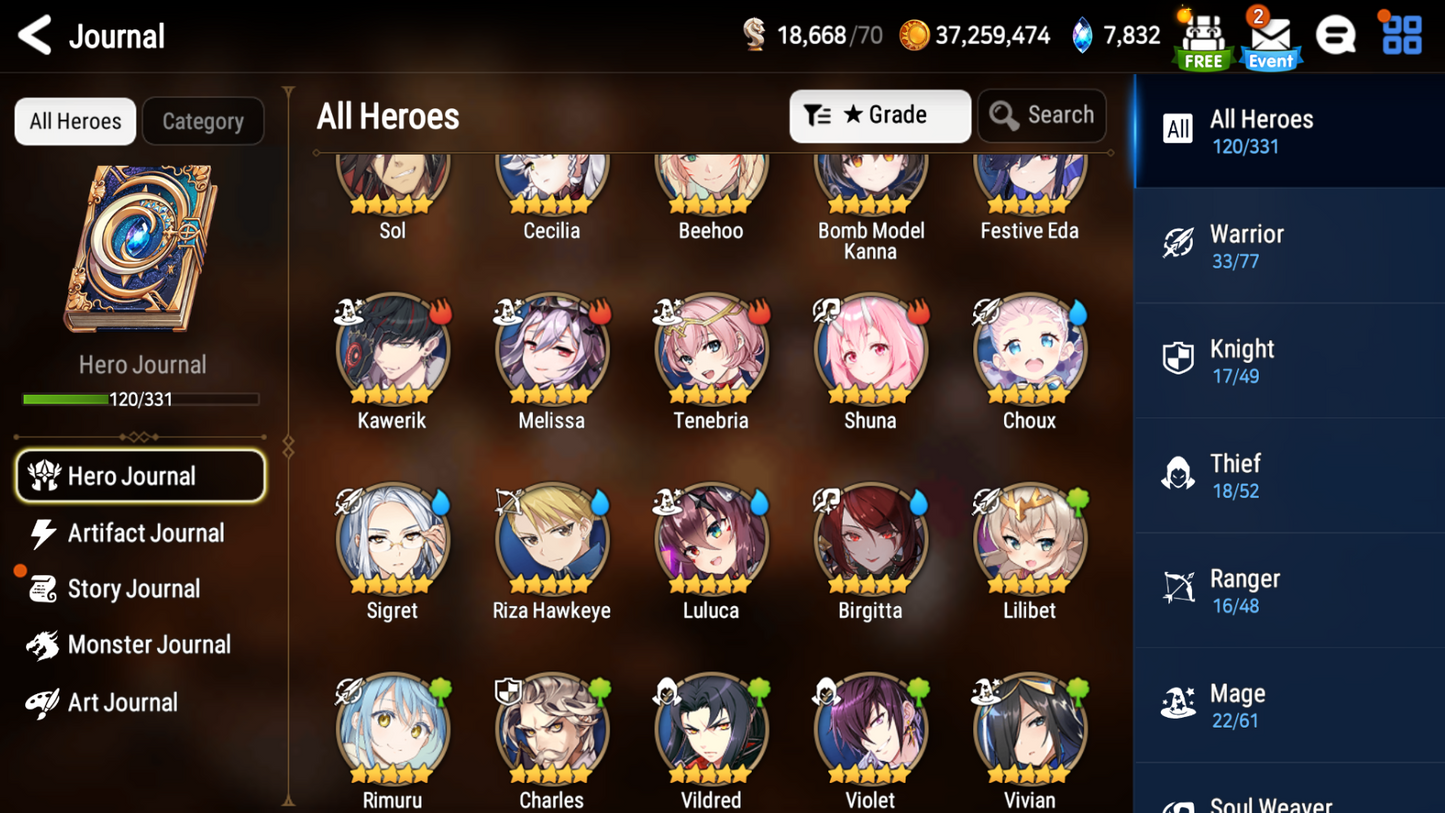Viewport: 1445px width, 813px height.
Task: Open the Event mailbox with notification badge
Action: (1269, 35)
